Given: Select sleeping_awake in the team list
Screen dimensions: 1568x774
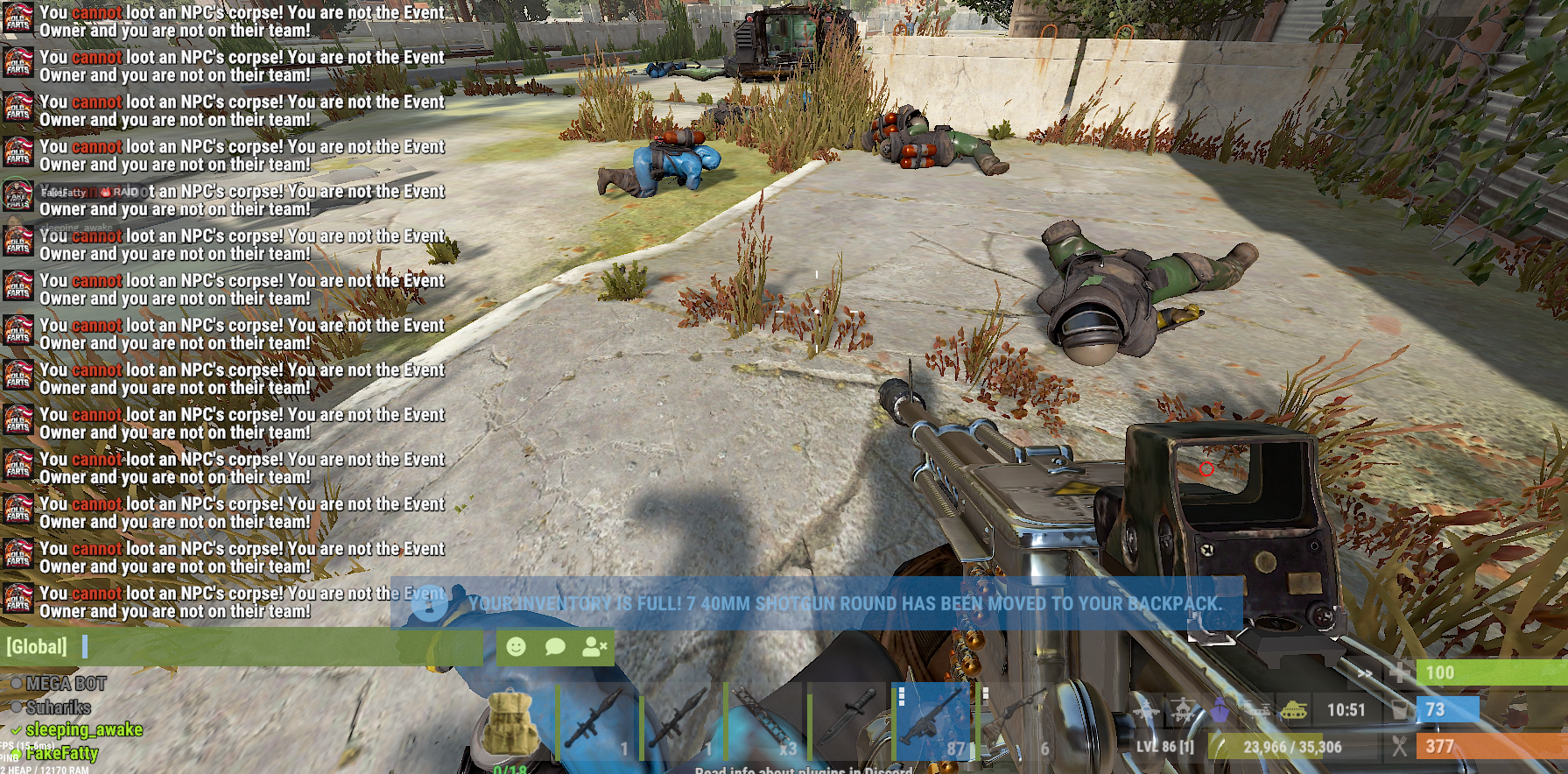Looking at the screenshot, I should [83, 729].
